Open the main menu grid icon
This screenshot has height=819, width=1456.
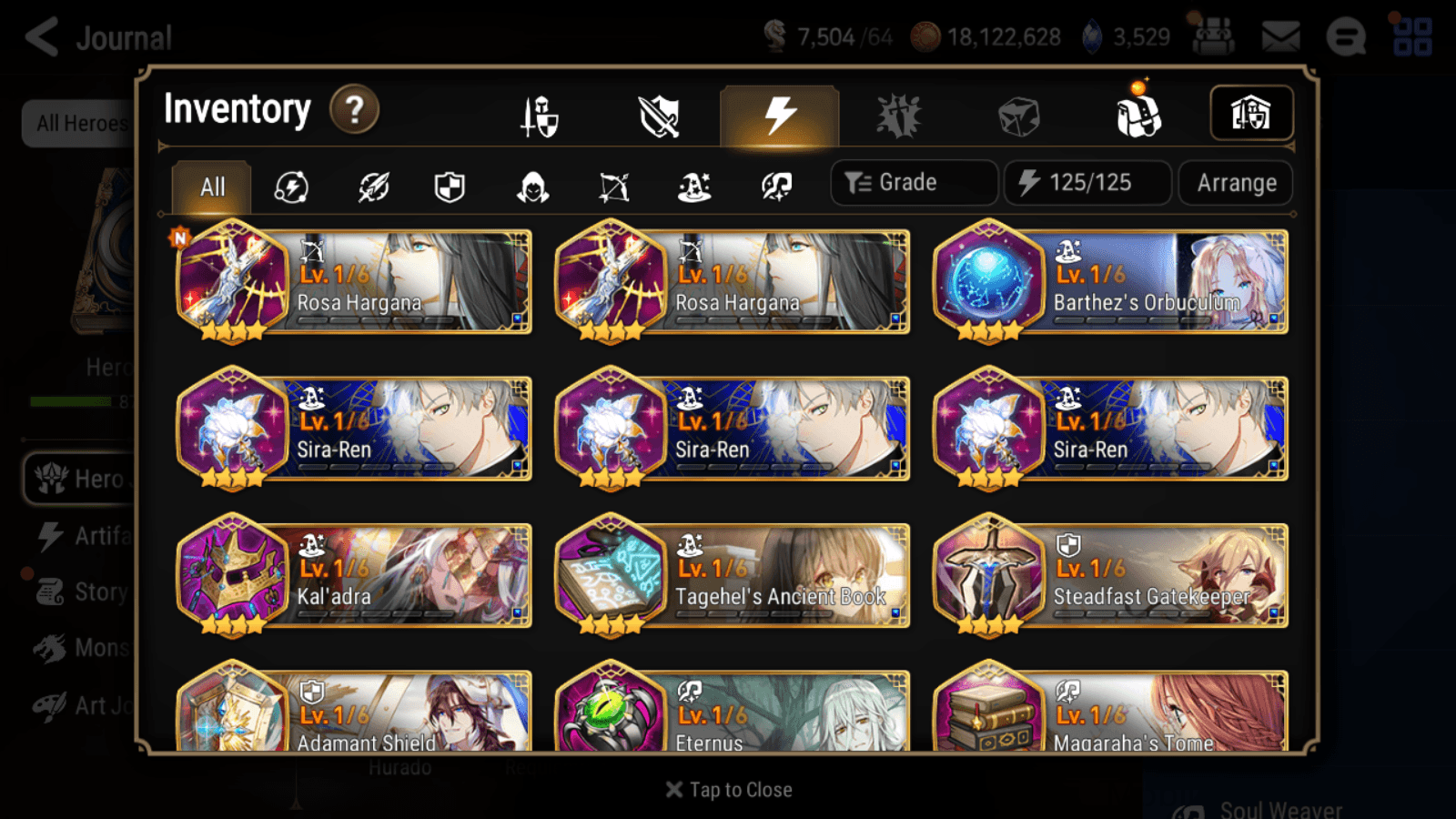(x=1412, y=37)
